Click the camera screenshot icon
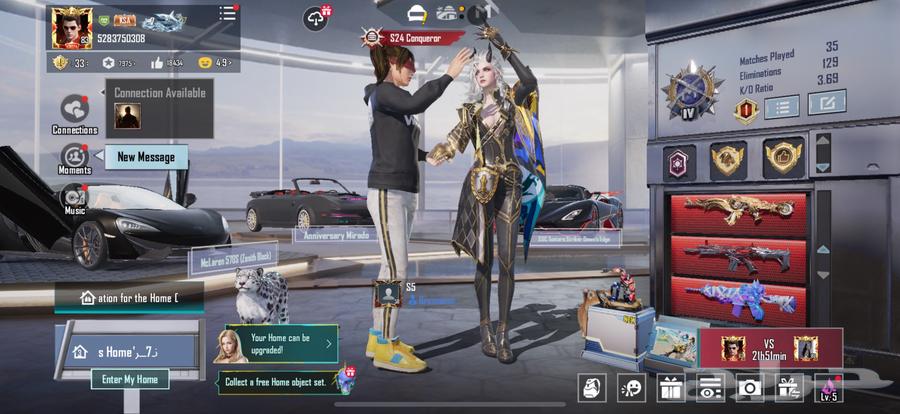900x414 pixels. [749, 389]
